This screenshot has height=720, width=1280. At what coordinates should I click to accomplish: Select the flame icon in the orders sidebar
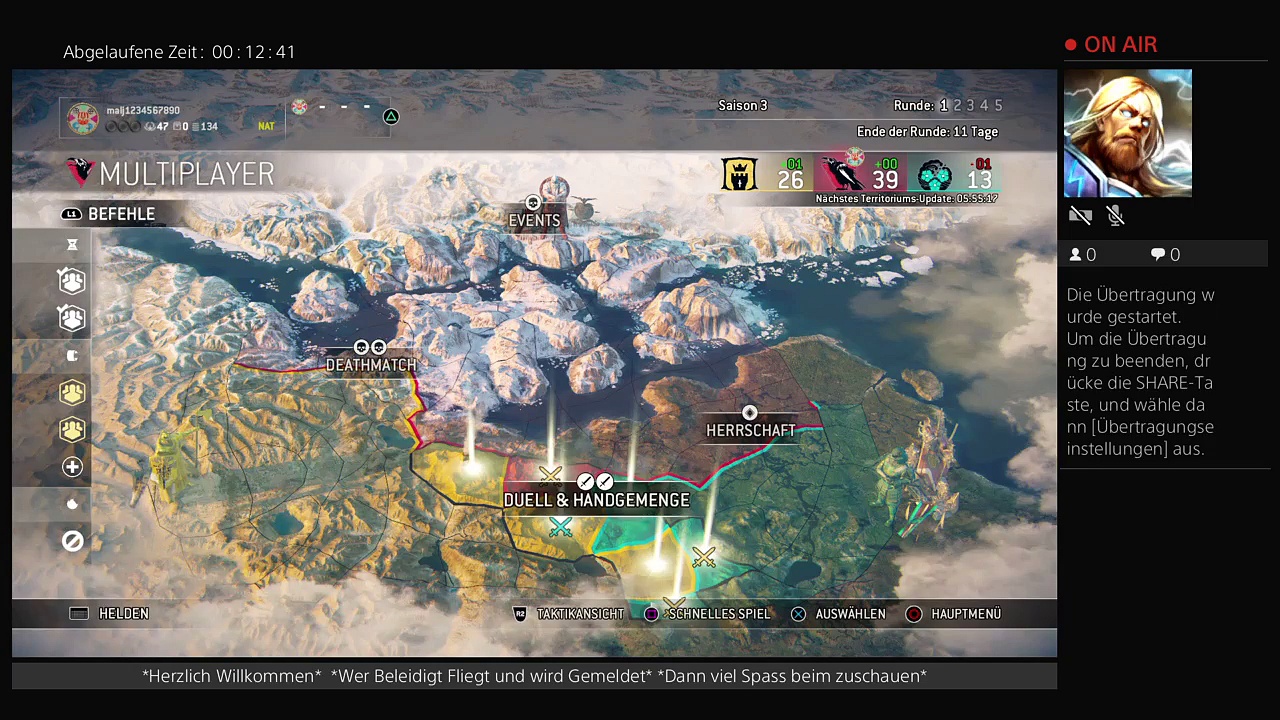click(72, 504)
